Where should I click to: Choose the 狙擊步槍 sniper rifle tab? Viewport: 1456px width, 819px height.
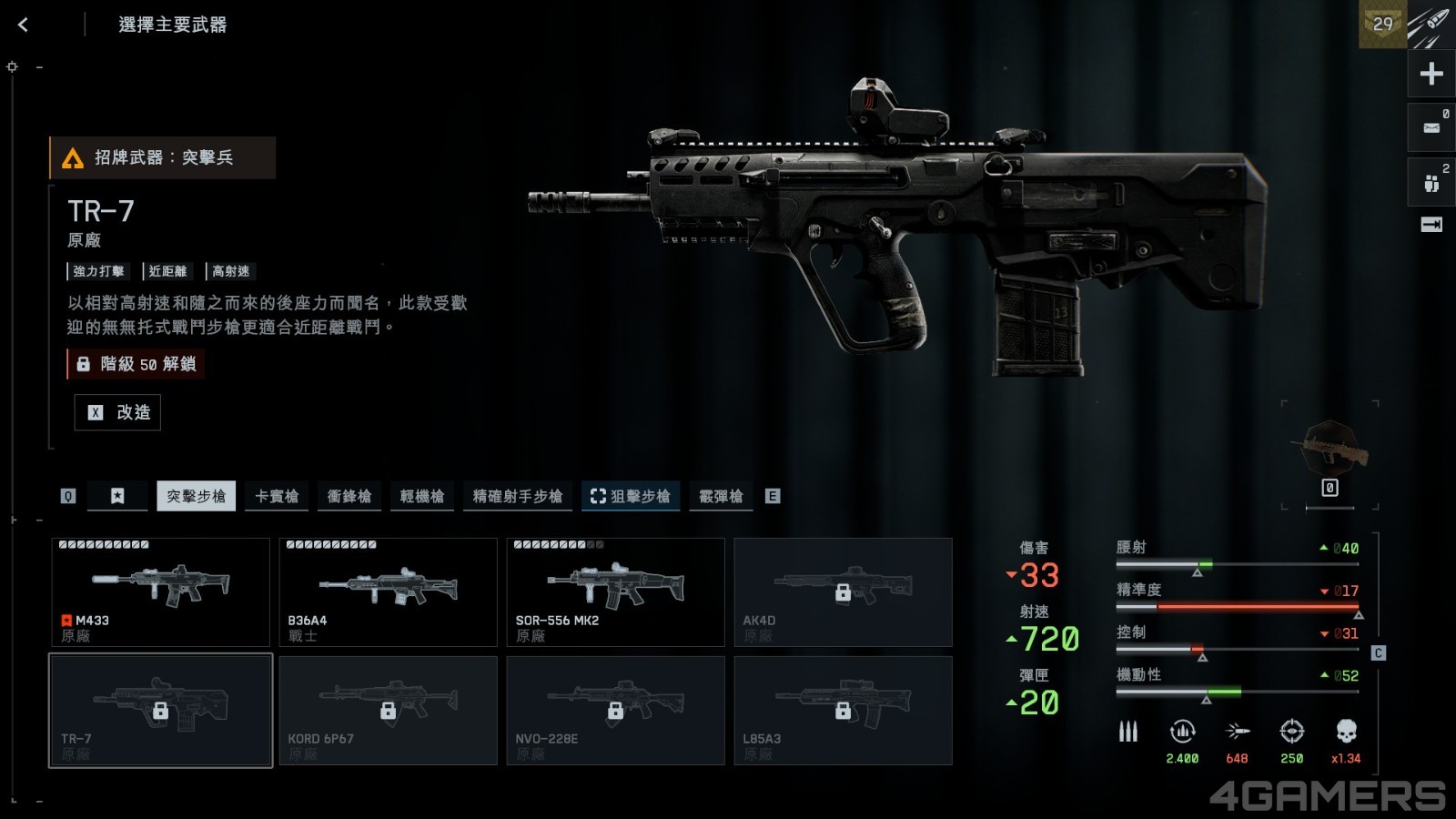coord(631,496)
